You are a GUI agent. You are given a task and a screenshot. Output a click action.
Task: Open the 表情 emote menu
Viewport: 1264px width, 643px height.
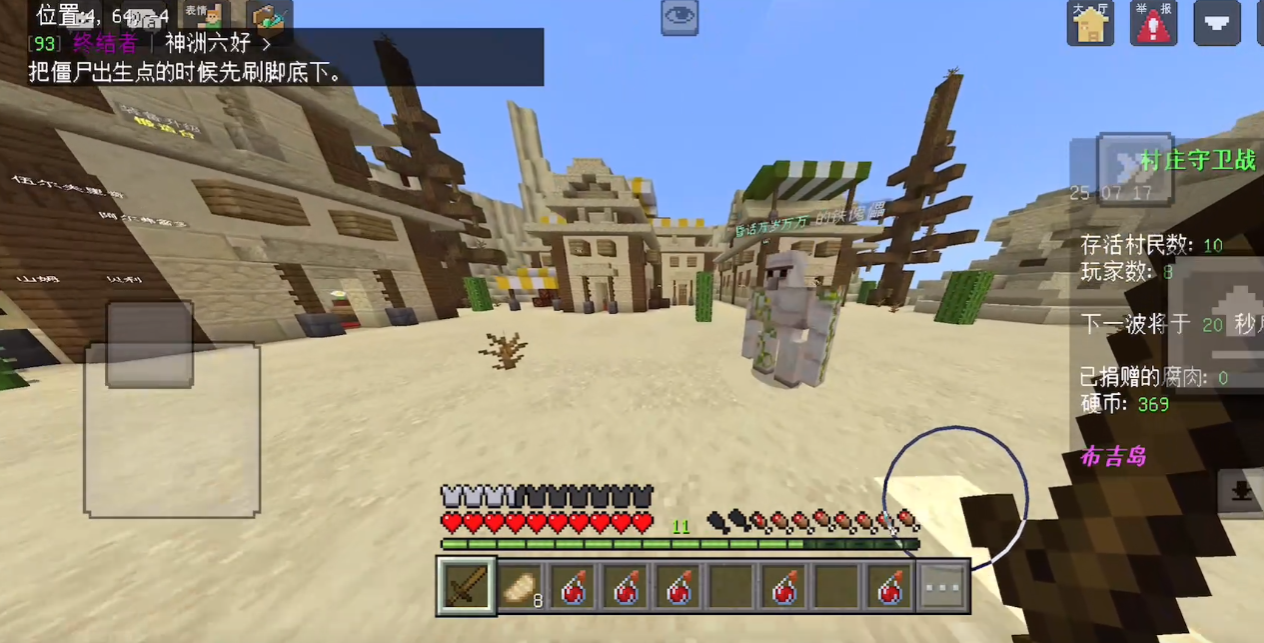205,15
